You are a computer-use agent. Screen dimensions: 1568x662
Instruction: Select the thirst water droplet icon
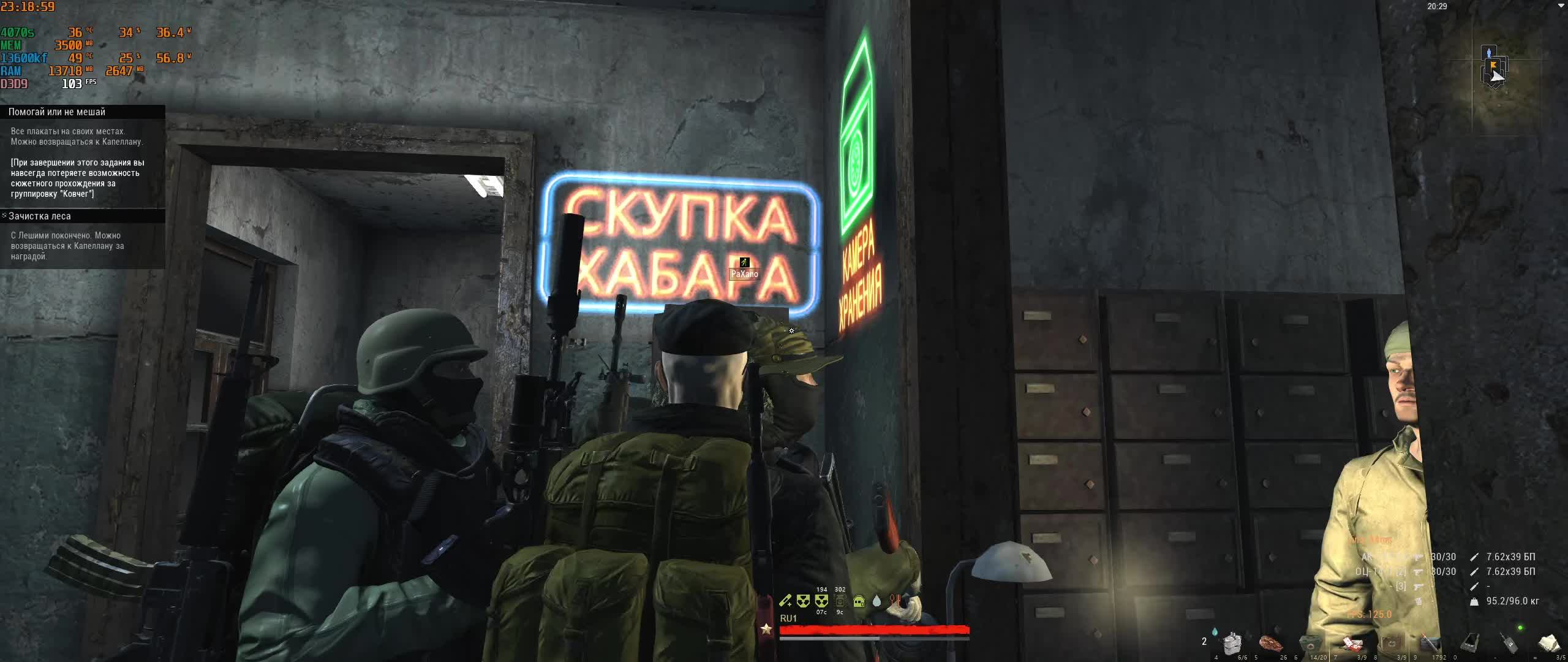pyautogui.click(x=877, y=601)
